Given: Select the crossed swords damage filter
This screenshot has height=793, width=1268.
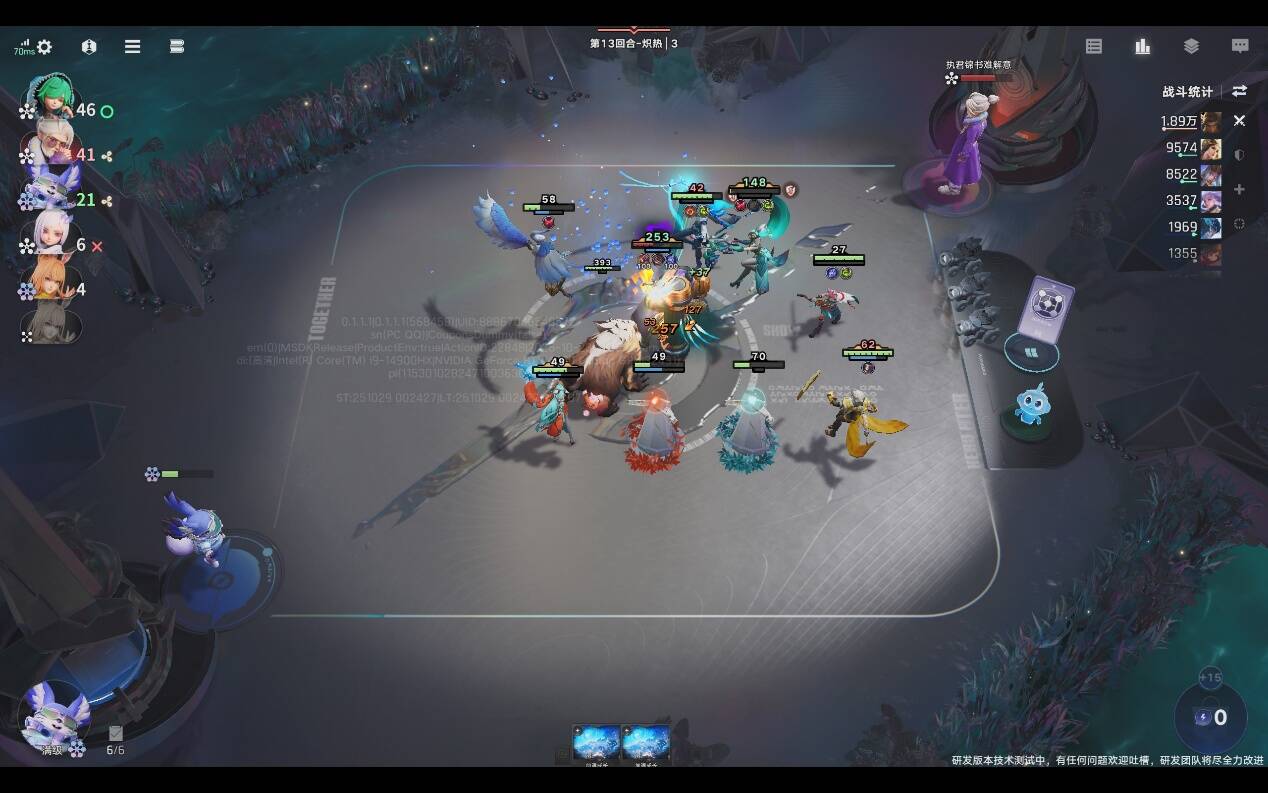Looking at the screenshot, I should [x=1240, y=121].
